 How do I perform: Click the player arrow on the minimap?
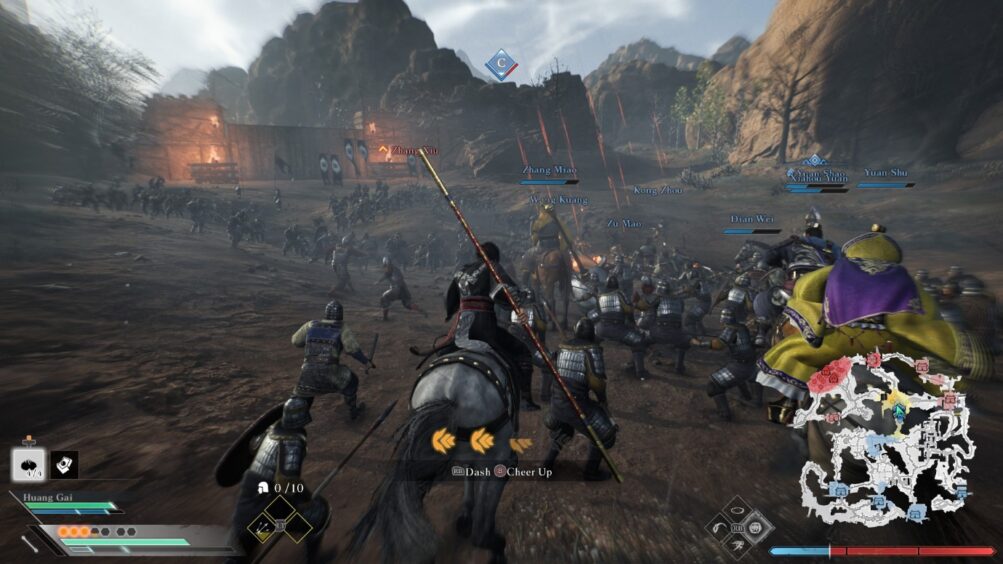coord(898,411)
